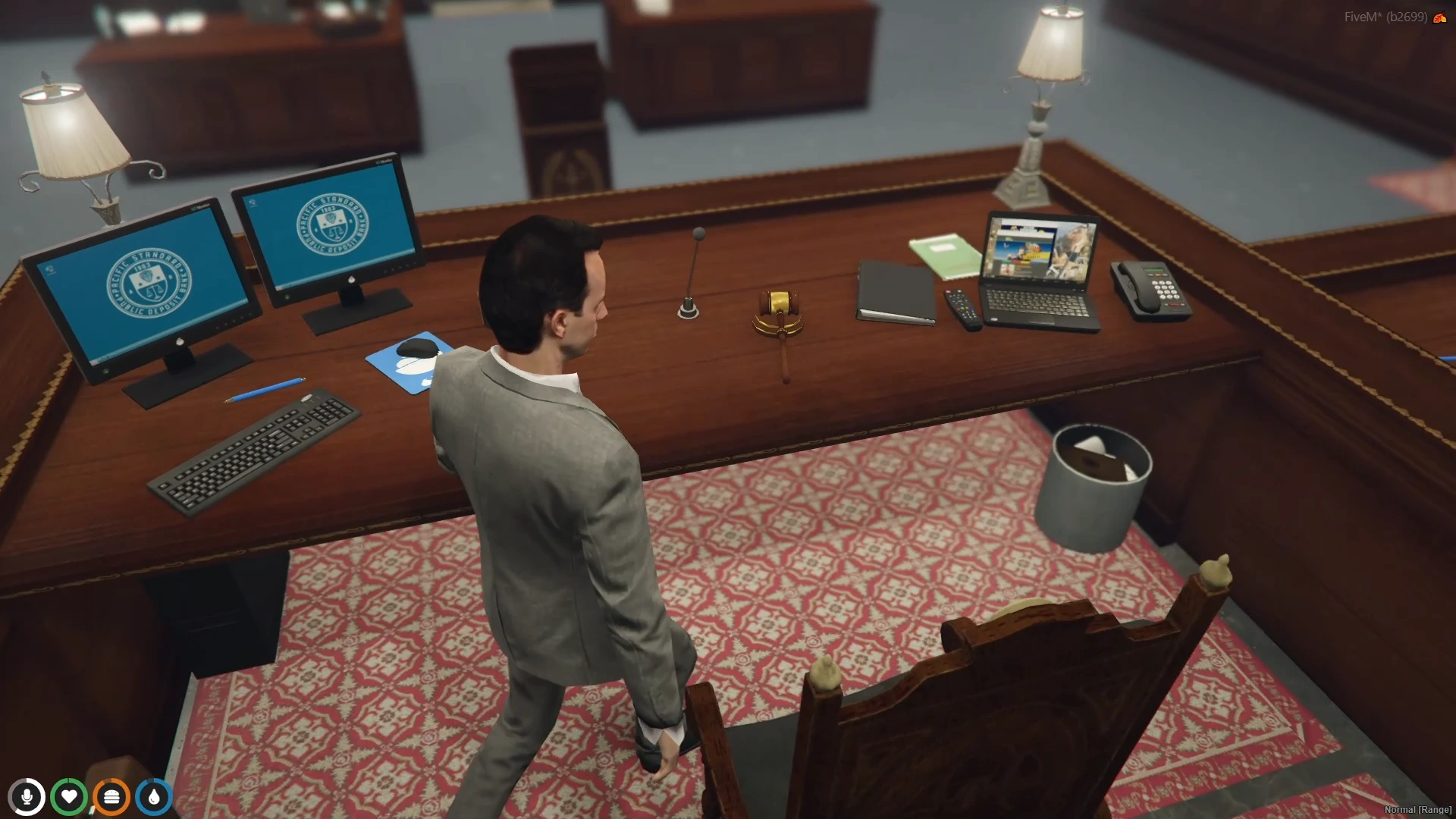
Task: Mute voice by clicking the microphone HUD ring
Action: [x=28, y=795]
